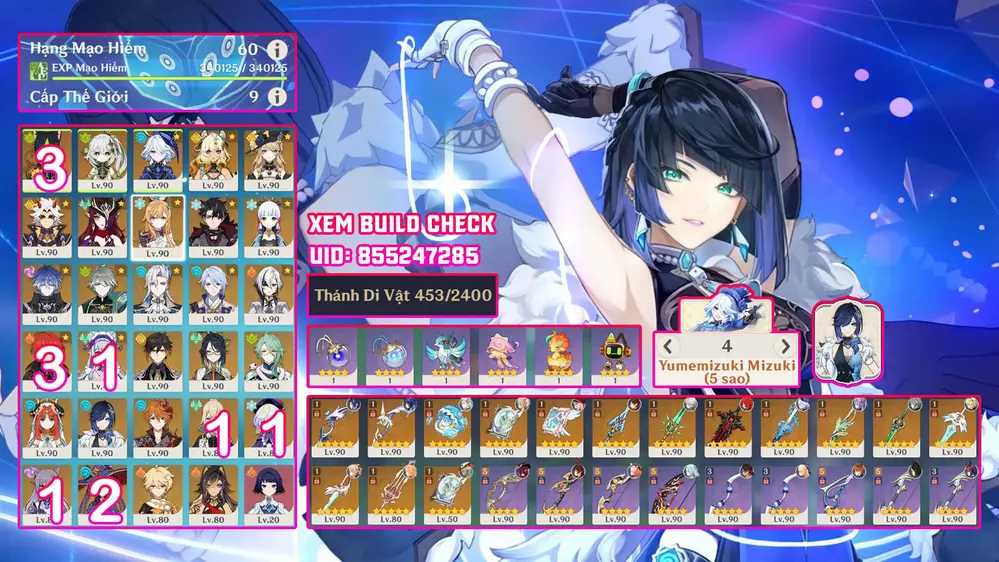Screen dimensions: 999x562
Task: Open the info icon beside Hạng Mạo Hiểm
Action: tap(276, 49)
